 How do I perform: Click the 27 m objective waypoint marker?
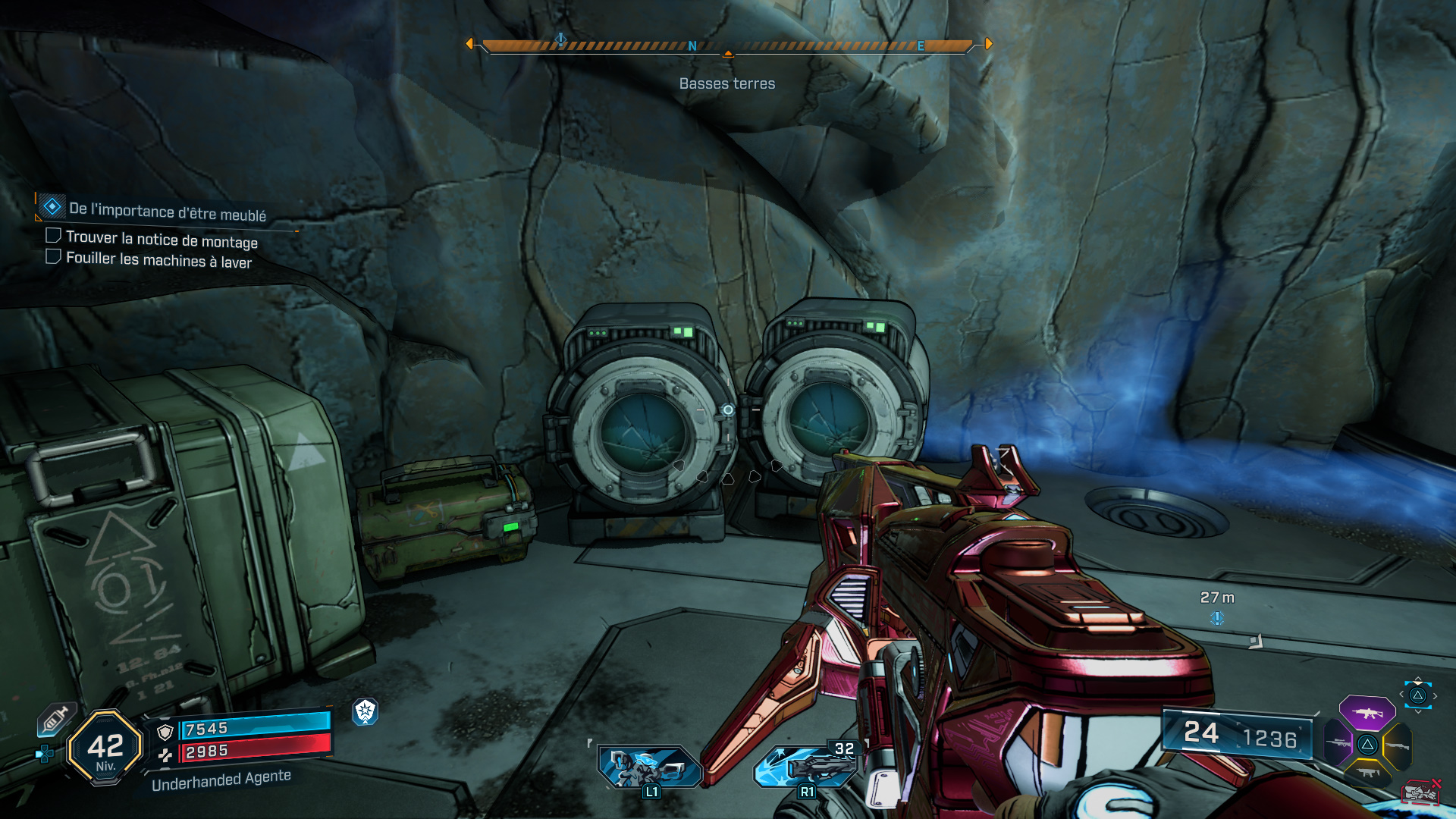click(1217, 618)
